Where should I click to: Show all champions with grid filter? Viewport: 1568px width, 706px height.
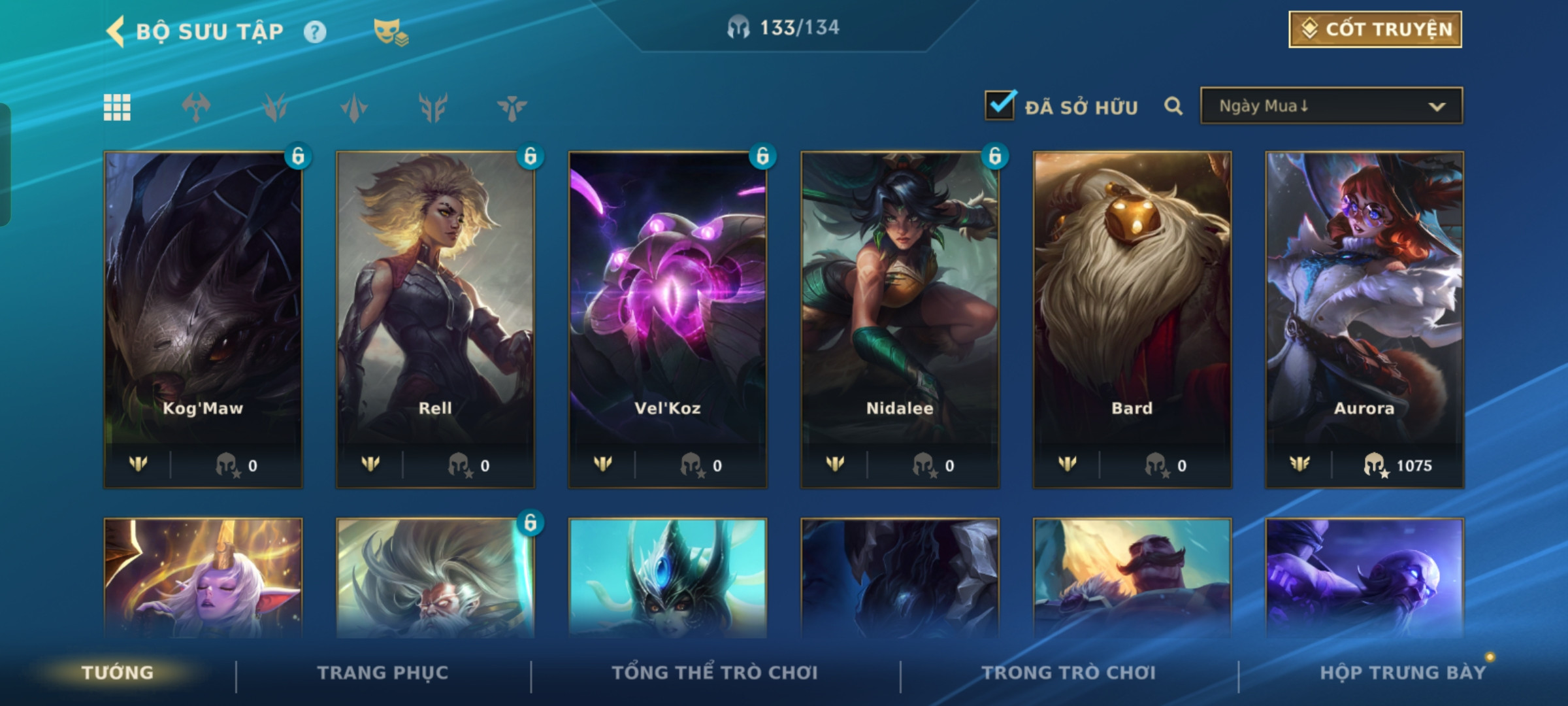pyautogui.click(x=117, y=107)
